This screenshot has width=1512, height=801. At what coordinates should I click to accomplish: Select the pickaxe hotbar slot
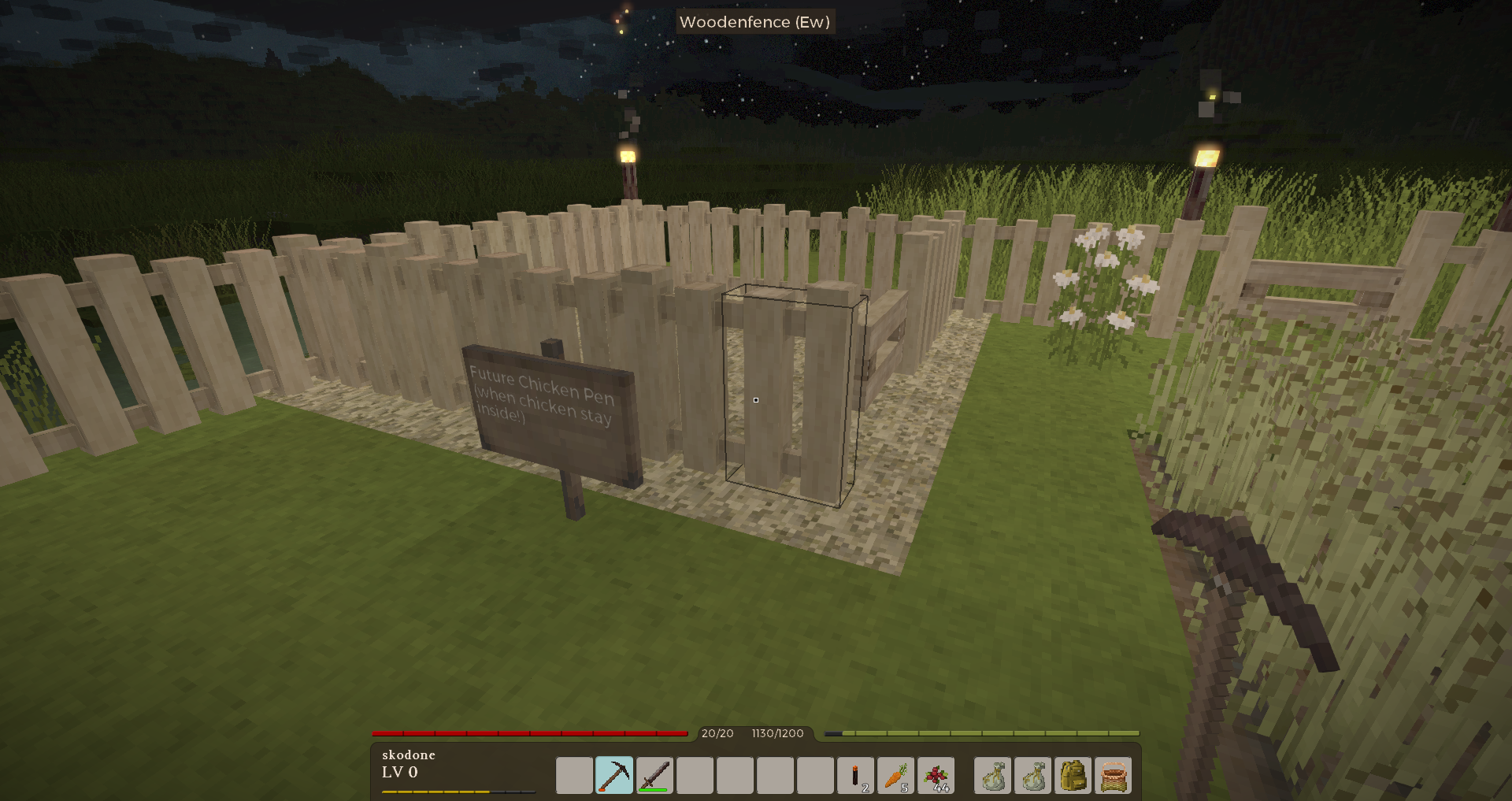[x=614, y=776]
